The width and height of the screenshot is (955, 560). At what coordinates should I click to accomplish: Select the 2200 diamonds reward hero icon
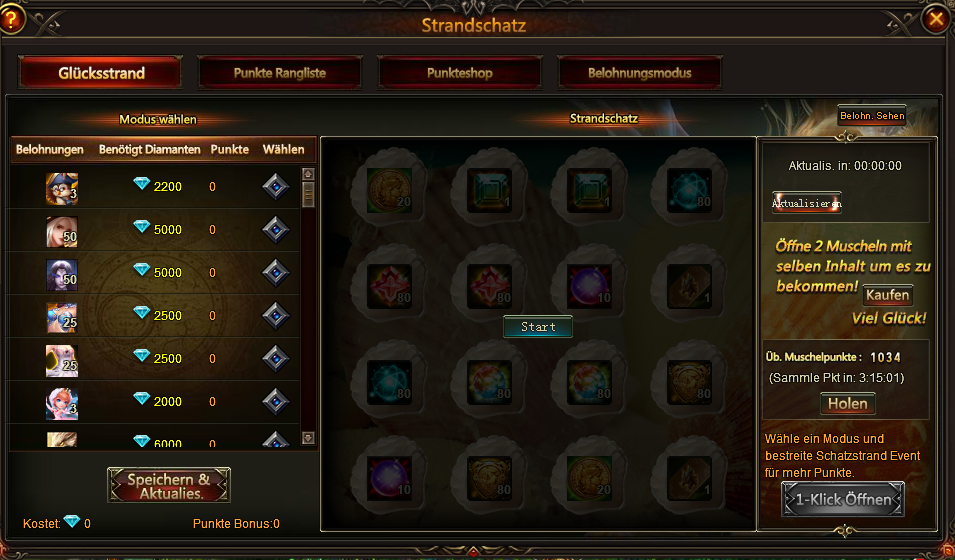point(61,188)
